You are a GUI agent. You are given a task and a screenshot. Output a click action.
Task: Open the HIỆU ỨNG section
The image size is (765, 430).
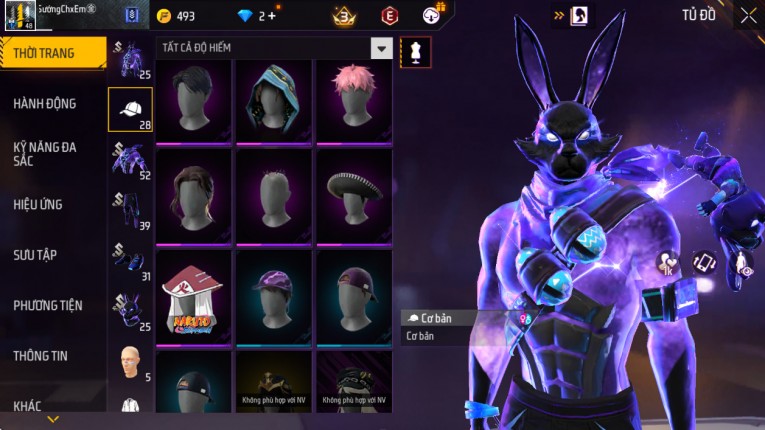click(38, 204)
